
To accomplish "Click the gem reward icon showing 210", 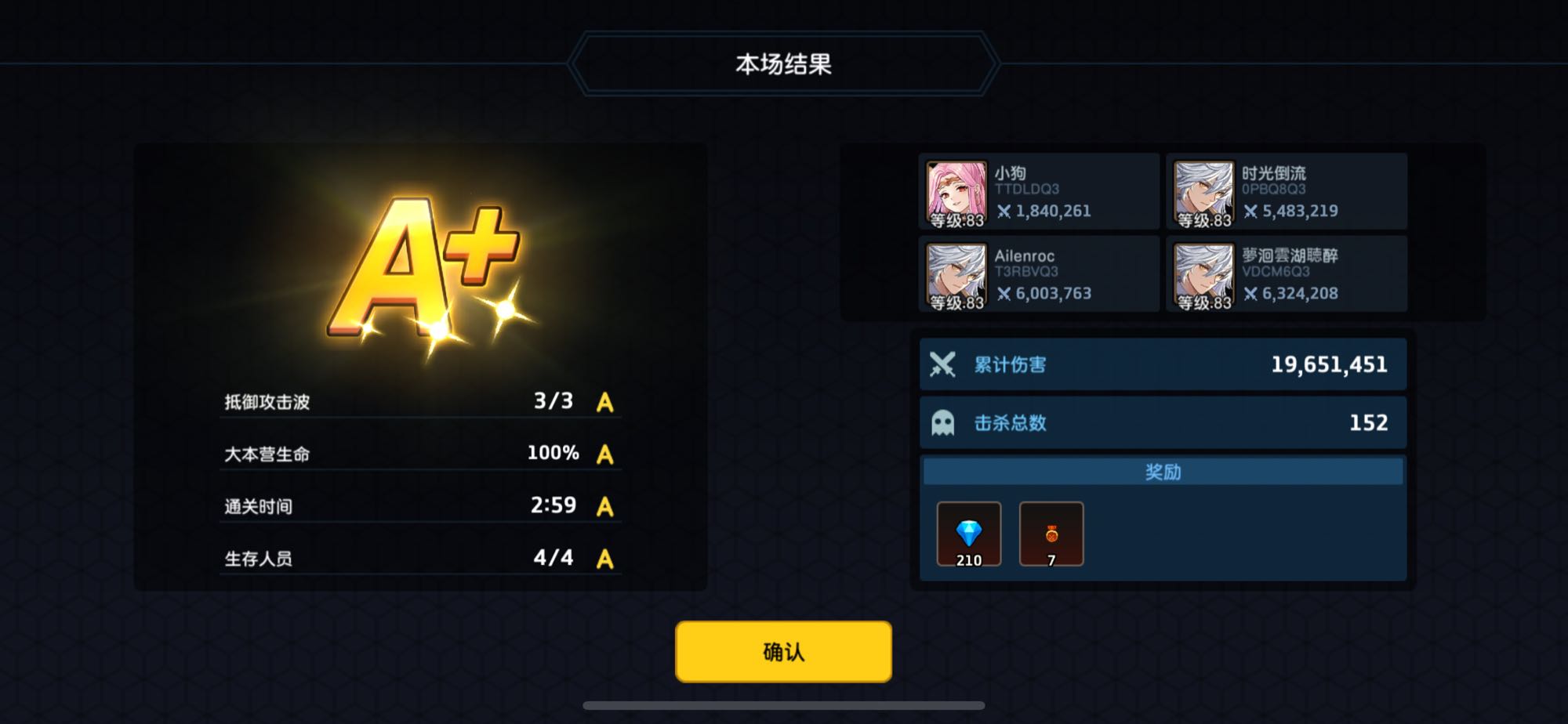I will coord(968,534).
